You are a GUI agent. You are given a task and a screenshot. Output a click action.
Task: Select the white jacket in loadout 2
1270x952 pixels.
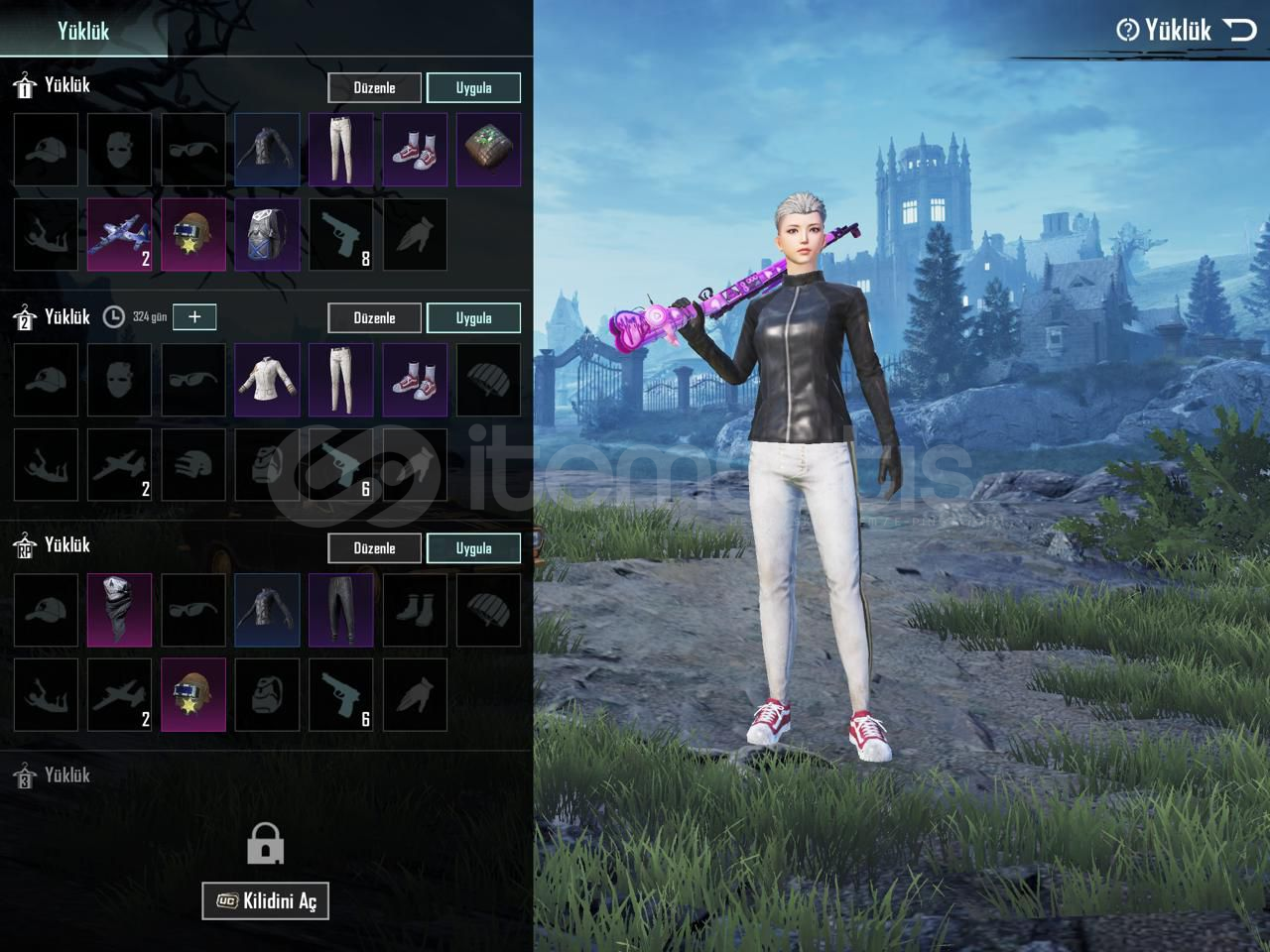(x=267, y=380)
